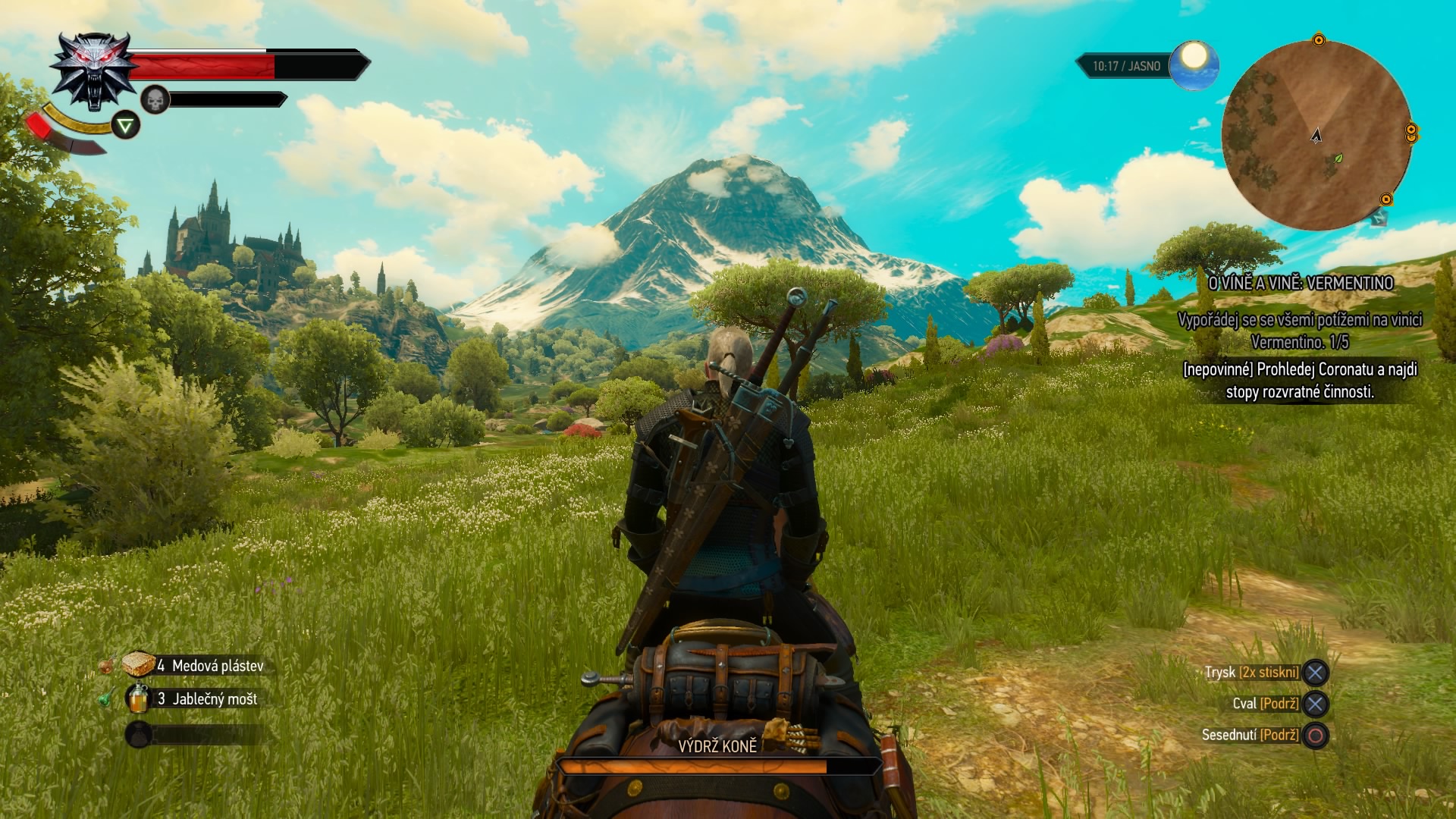Viewport: 1456px width, 819px height.
Task: Select the optional Coronata objective text
Action: [1300, 381]
